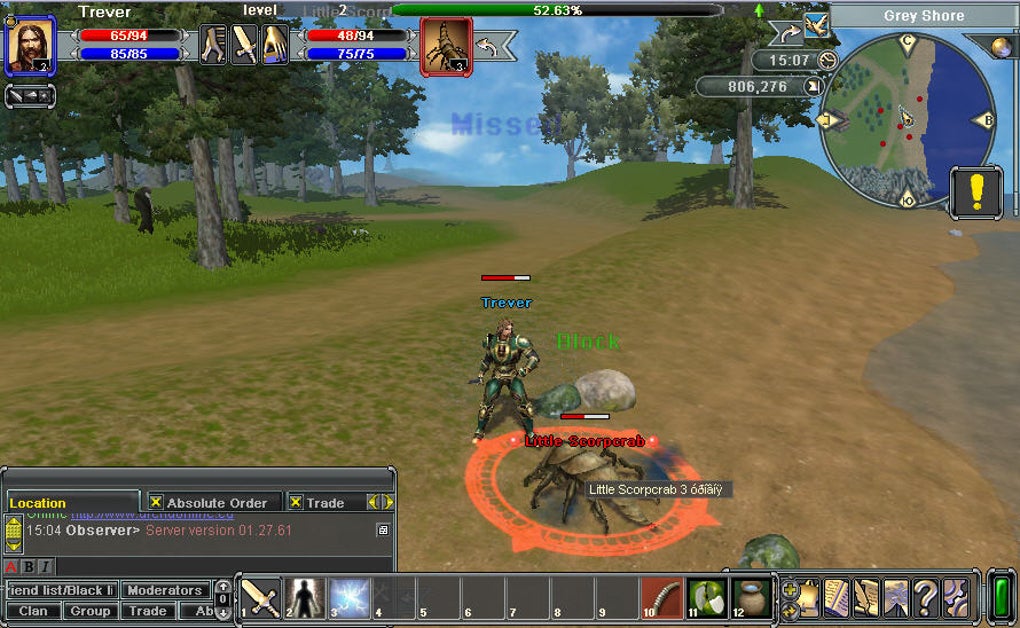The image size is (1020, 628).
Task: Open the open-book journal icon
Action: (x=836, y=598)
